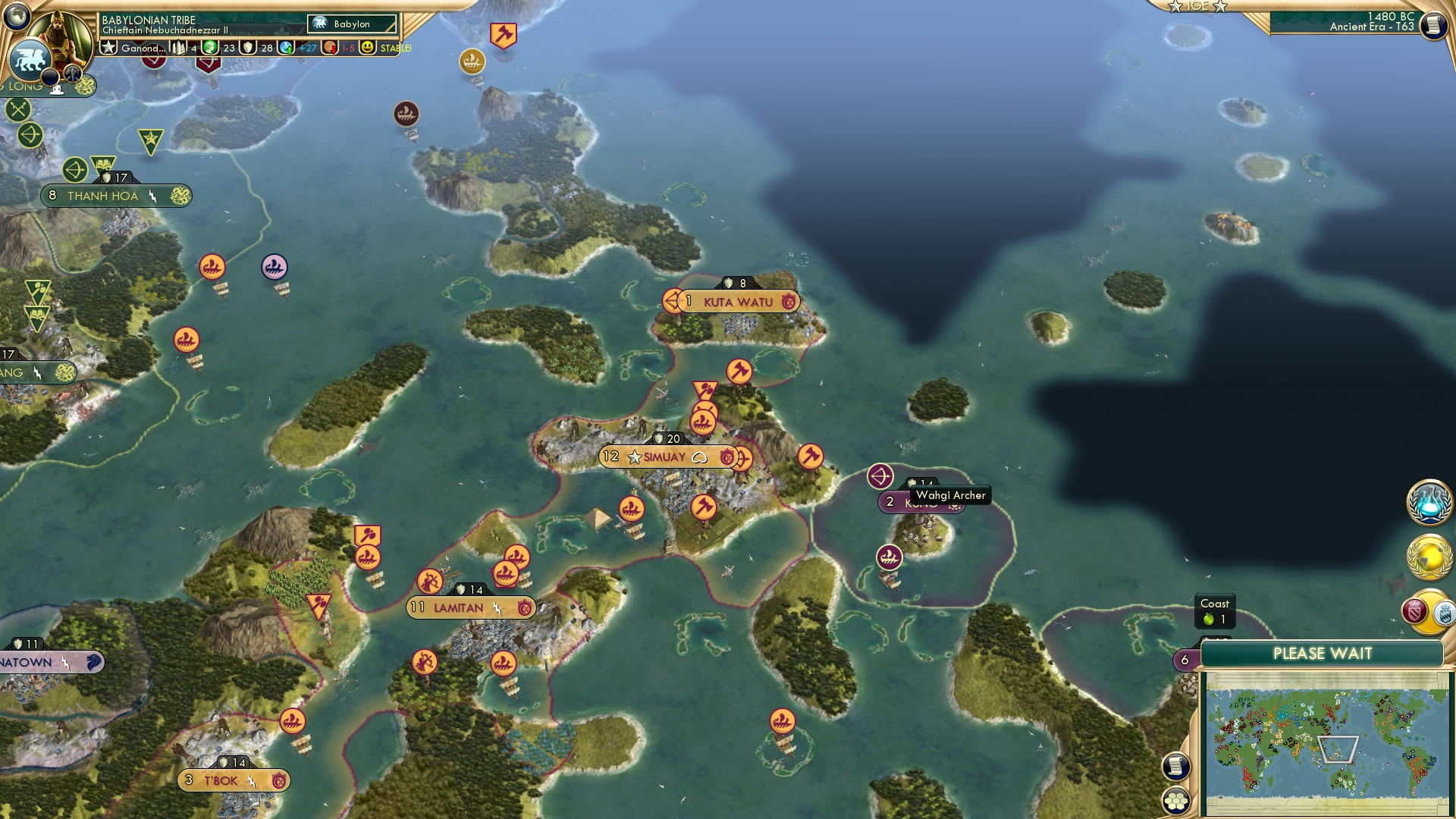Click the minimap to navigate the world
This screenshot has height=819, width=1456.
pos(1323,743)
